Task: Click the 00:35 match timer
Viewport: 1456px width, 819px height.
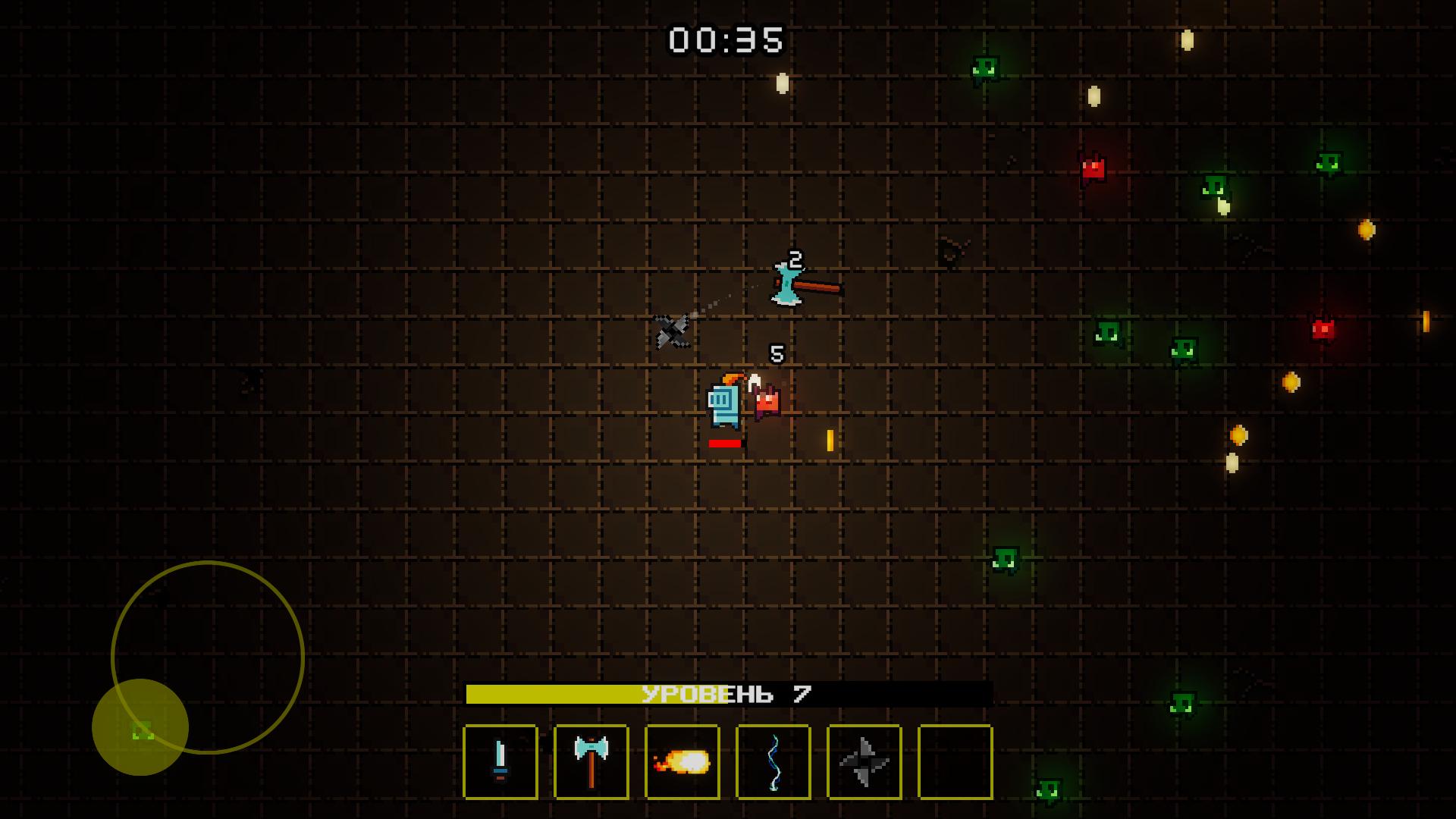Action: [x=726, y=40]
